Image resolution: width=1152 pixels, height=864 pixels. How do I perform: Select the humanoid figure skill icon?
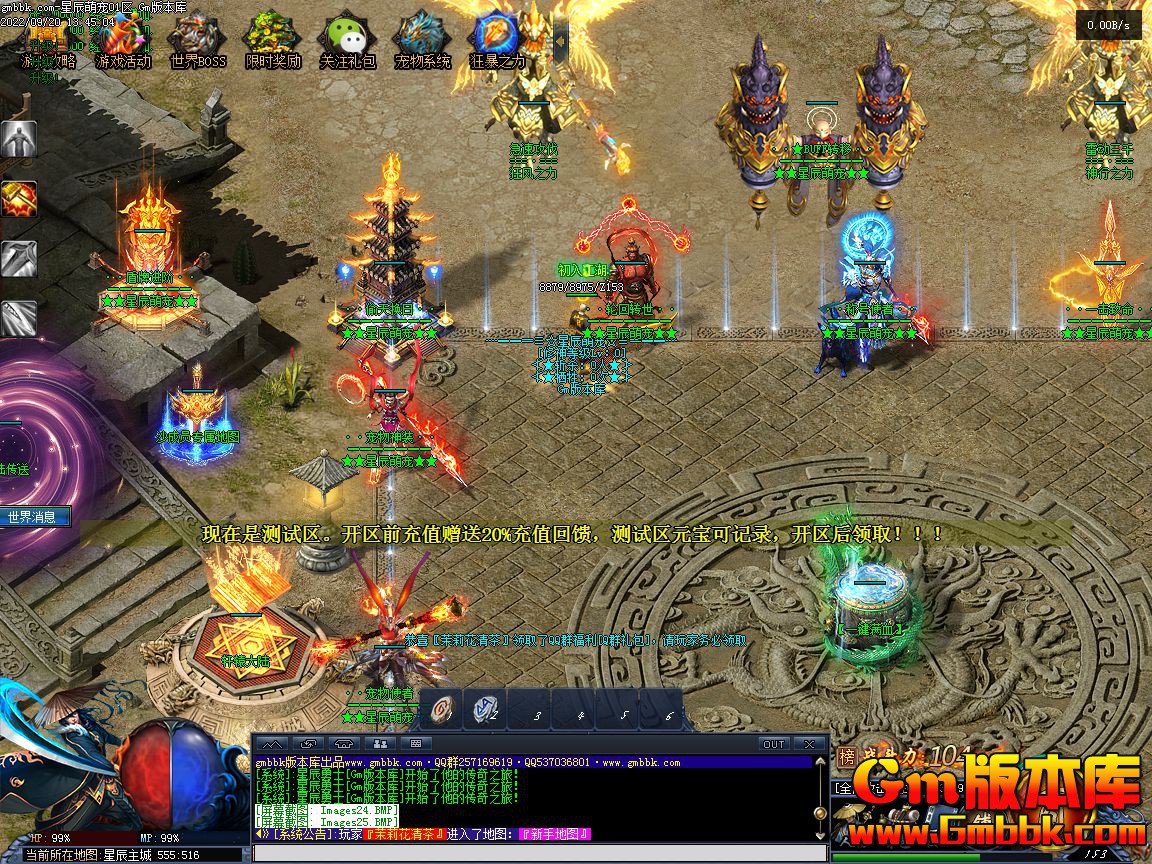pyautogui.click(x=18, y=139)
